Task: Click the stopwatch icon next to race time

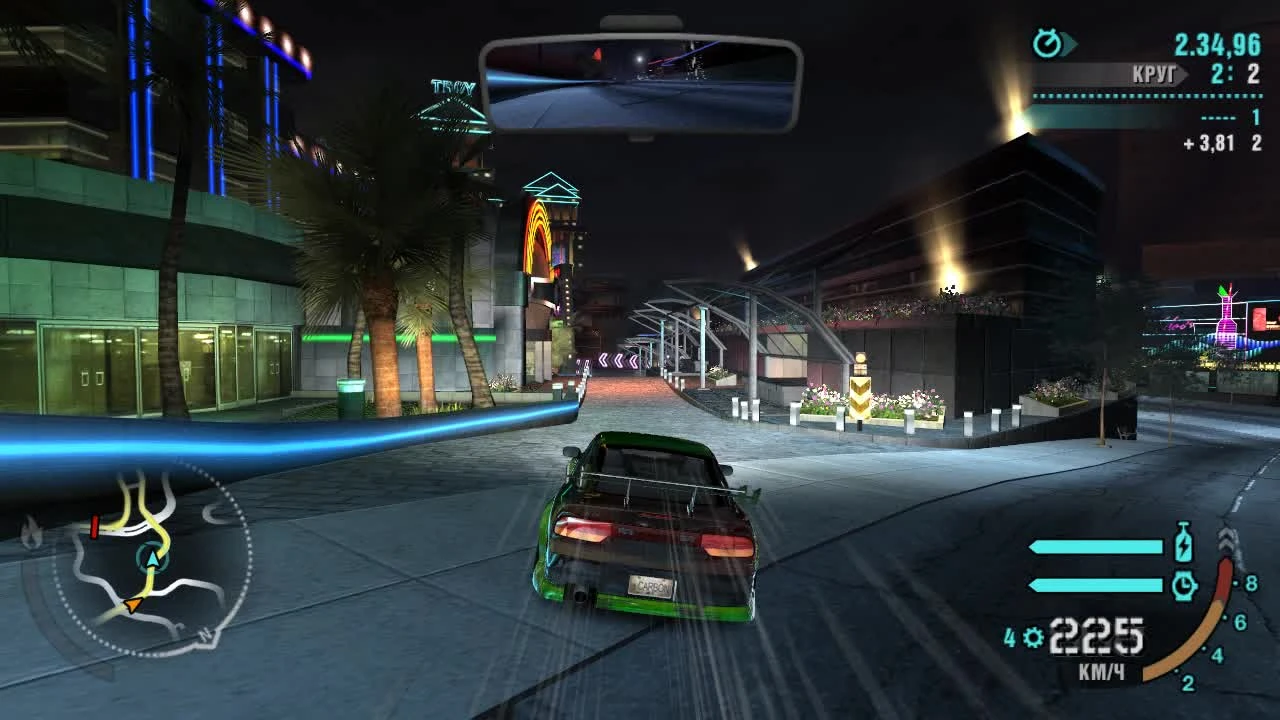Action: (1046, 41)
